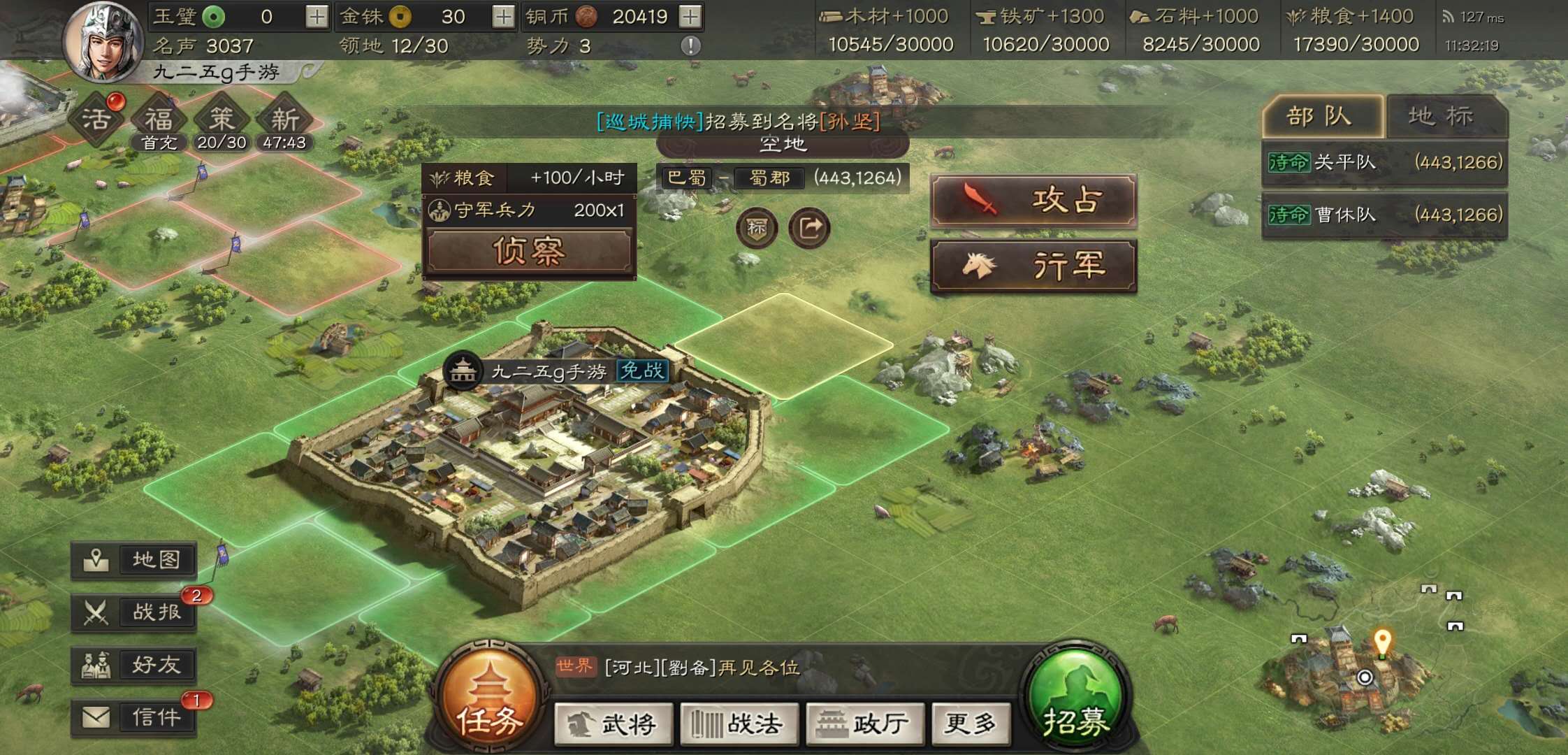
Task: Open the 地图 map panel
Action: point(133,559)
